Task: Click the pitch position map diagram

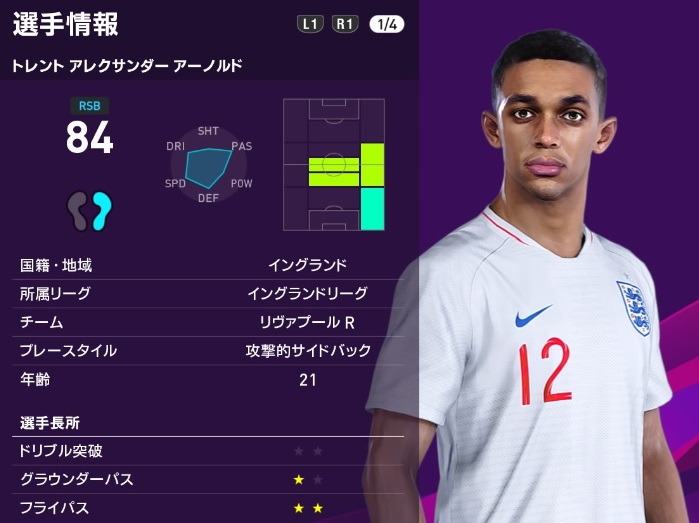Action: 334,165
